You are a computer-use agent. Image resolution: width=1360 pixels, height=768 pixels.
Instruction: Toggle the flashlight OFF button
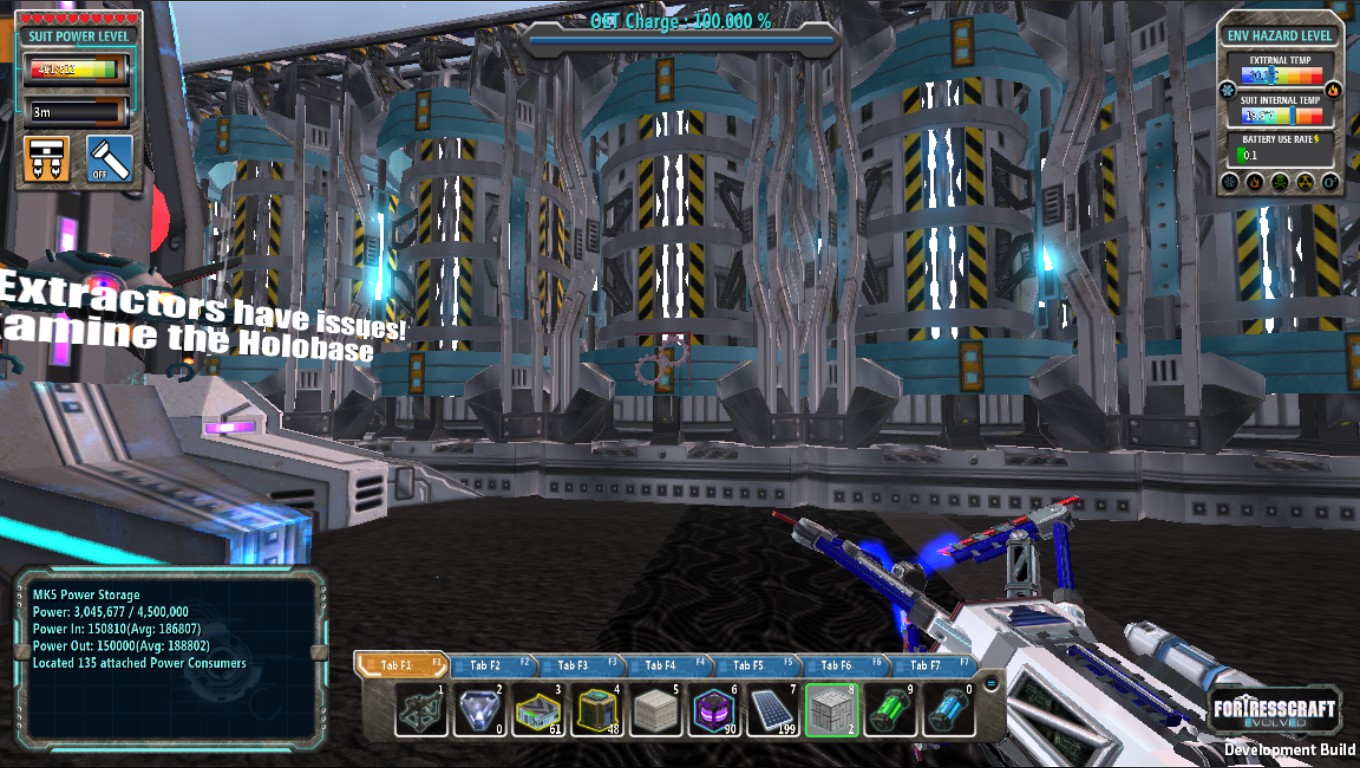109,159
